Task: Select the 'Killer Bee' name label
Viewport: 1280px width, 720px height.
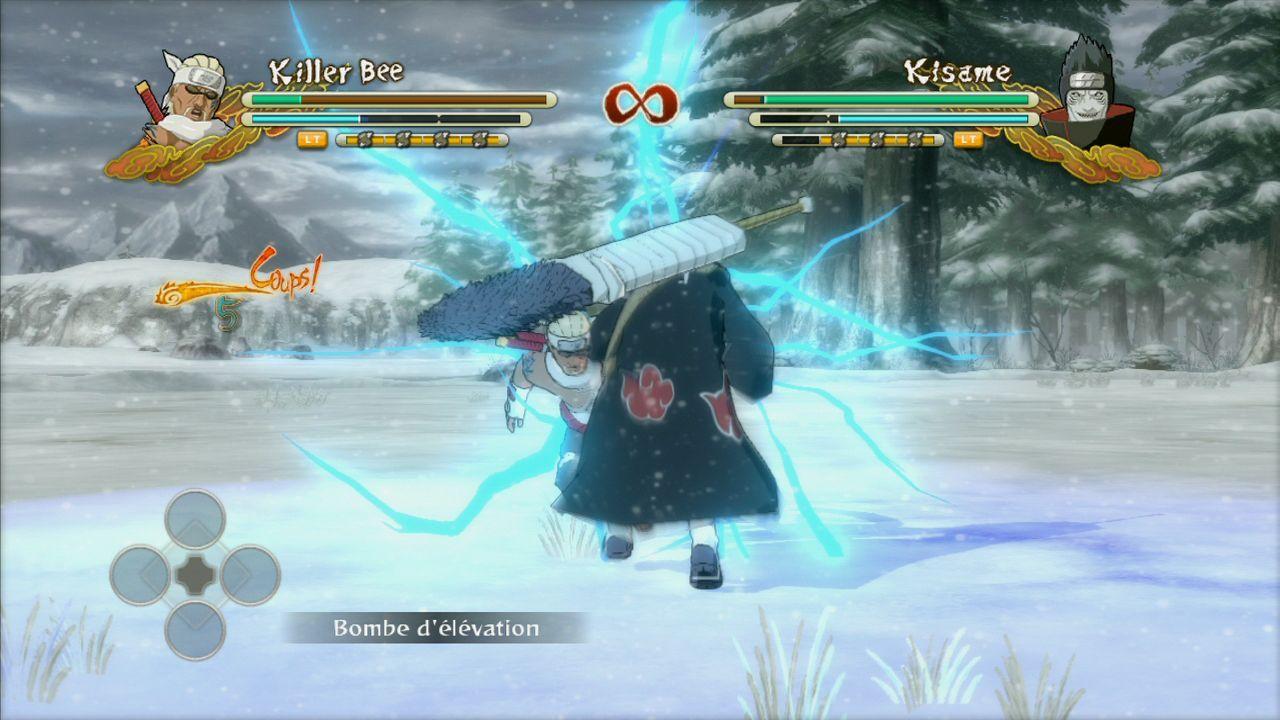Action: click(337, 70)
